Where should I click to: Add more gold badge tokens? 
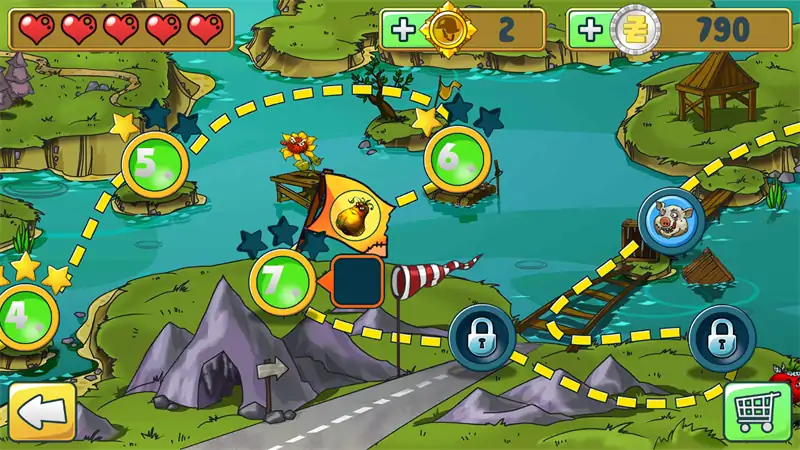click(x=404, y=30)
